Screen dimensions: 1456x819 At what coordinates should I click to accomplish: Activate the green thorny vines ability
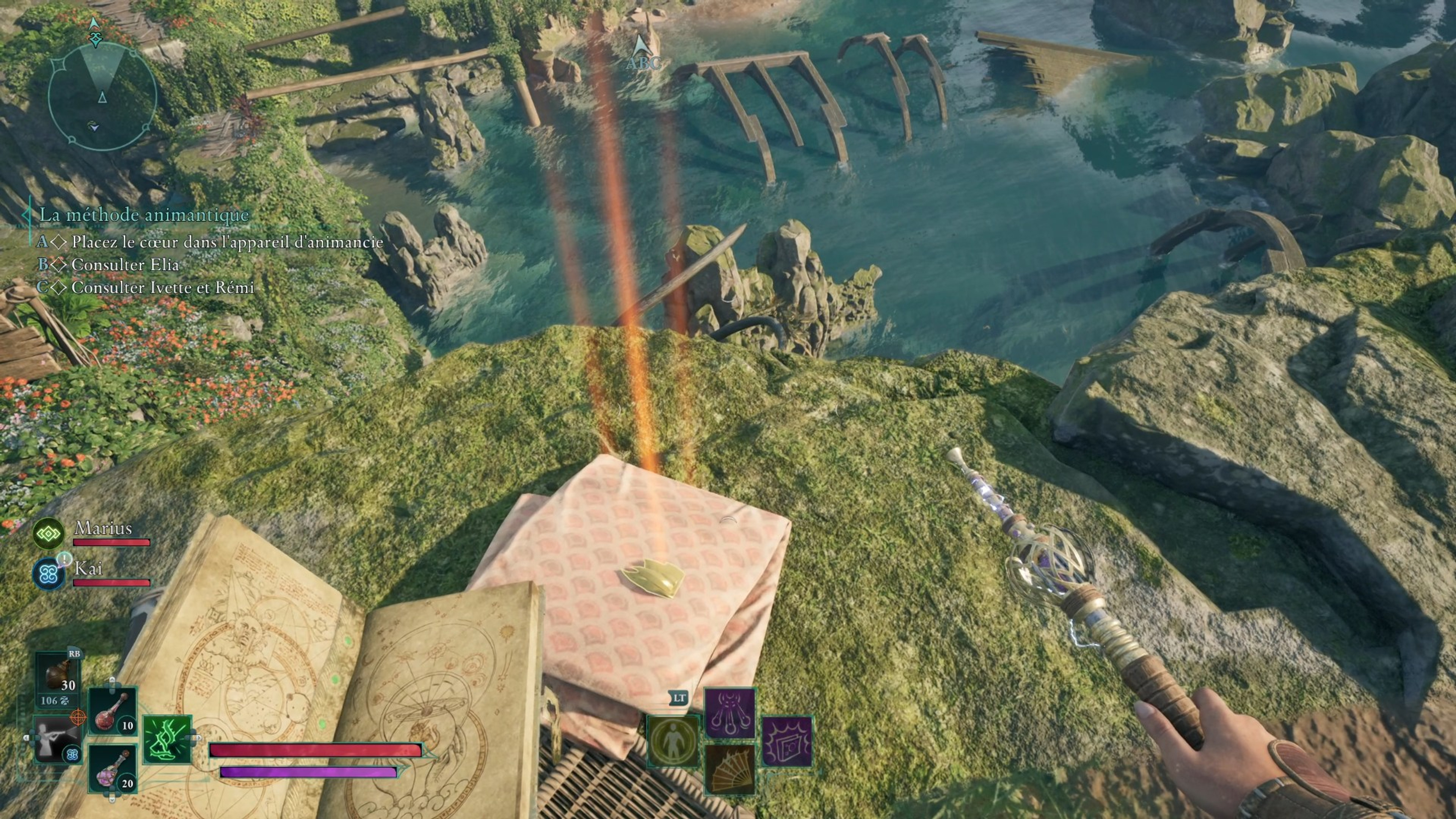click(x=167, y=739)
